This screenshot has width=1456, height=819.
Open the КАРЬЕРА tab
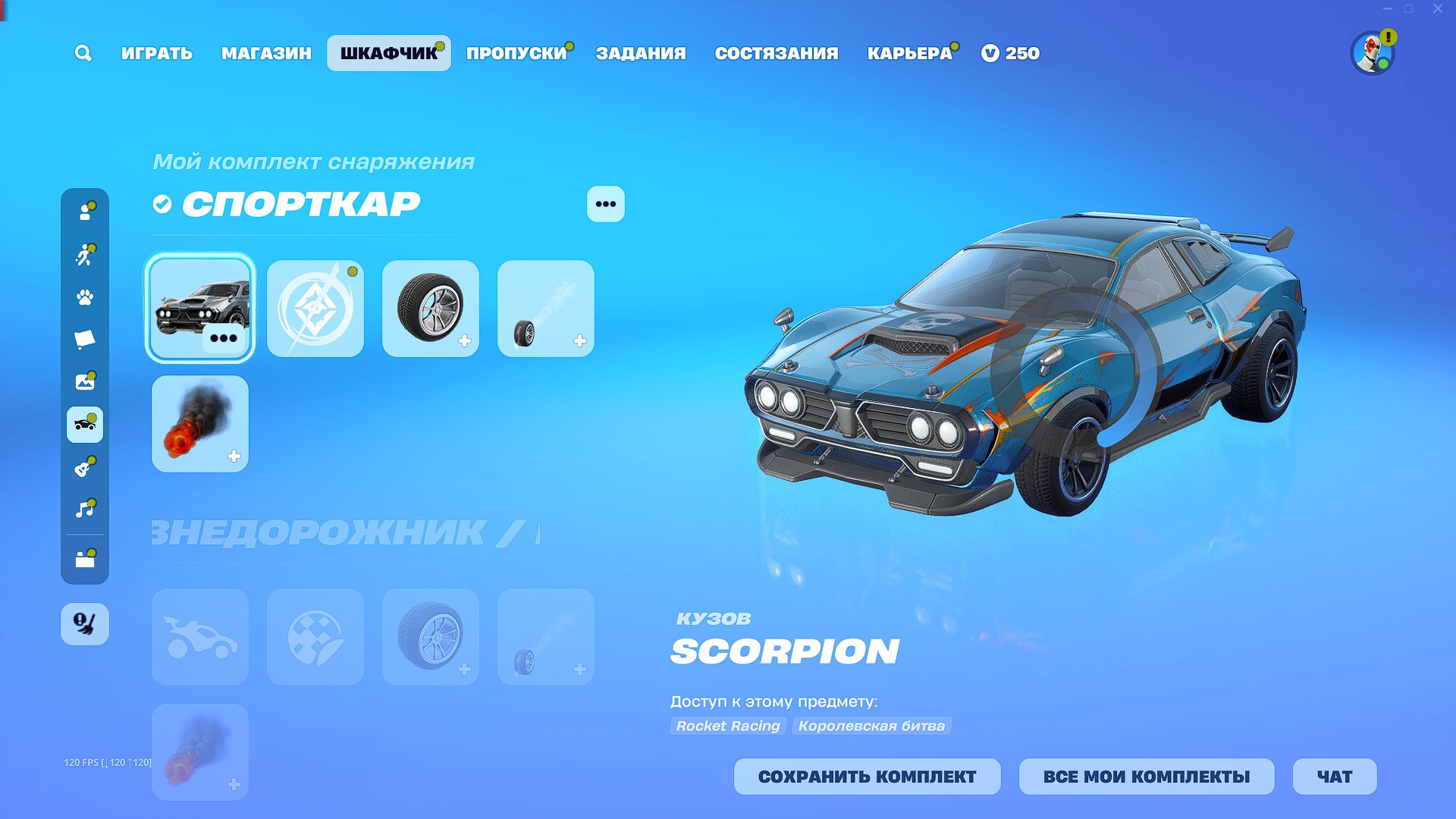pos(909,53)
